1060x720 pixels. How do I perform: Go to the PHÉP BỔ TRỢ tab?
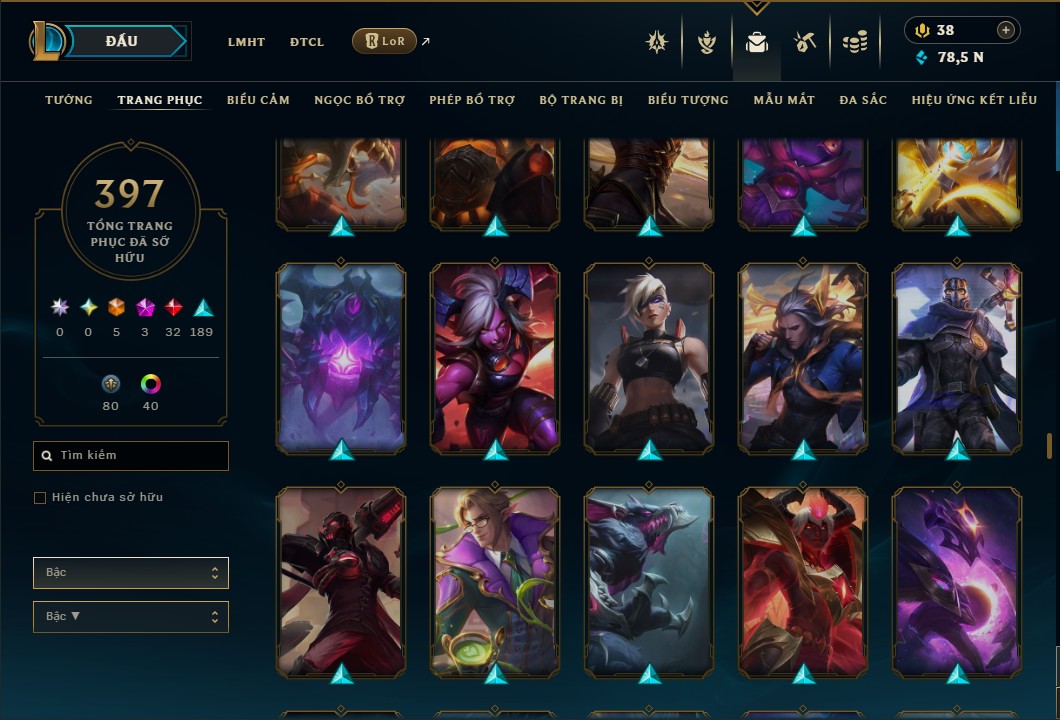pyautogui.click(x=472, y=100)
